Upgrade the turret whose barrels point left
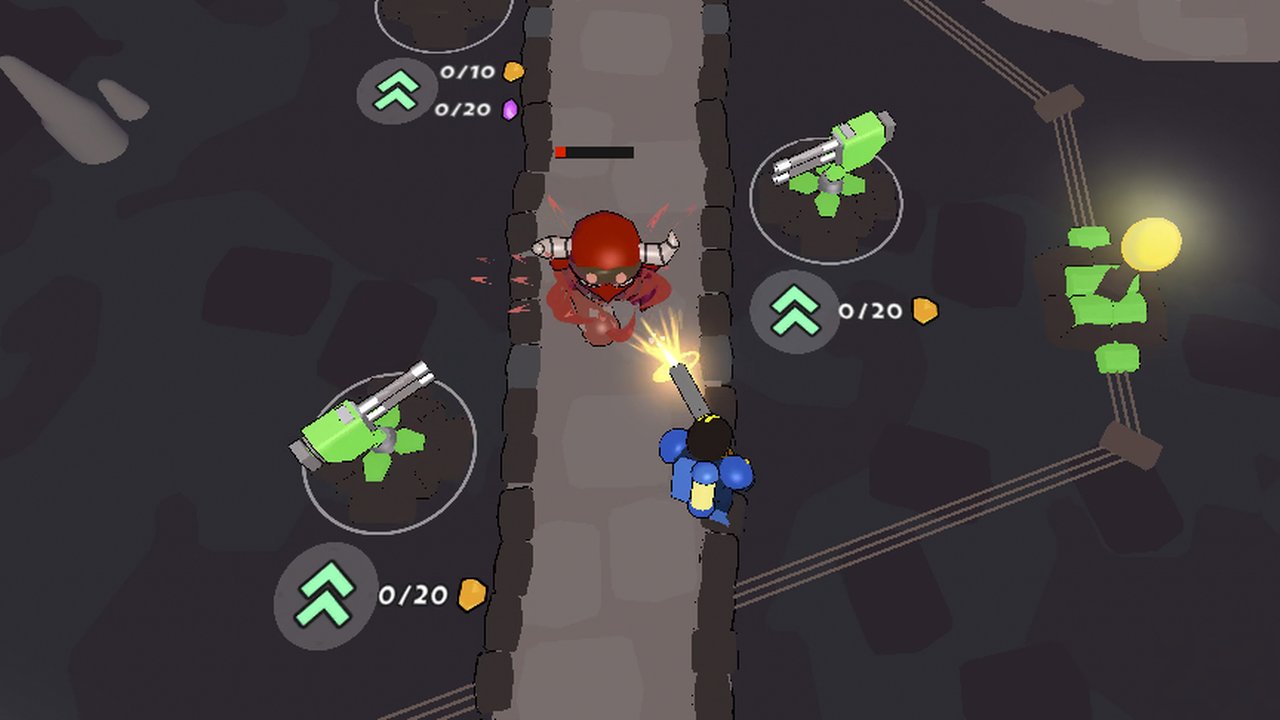Viewport: 1280px width, 720px height. tap(795, 311)
